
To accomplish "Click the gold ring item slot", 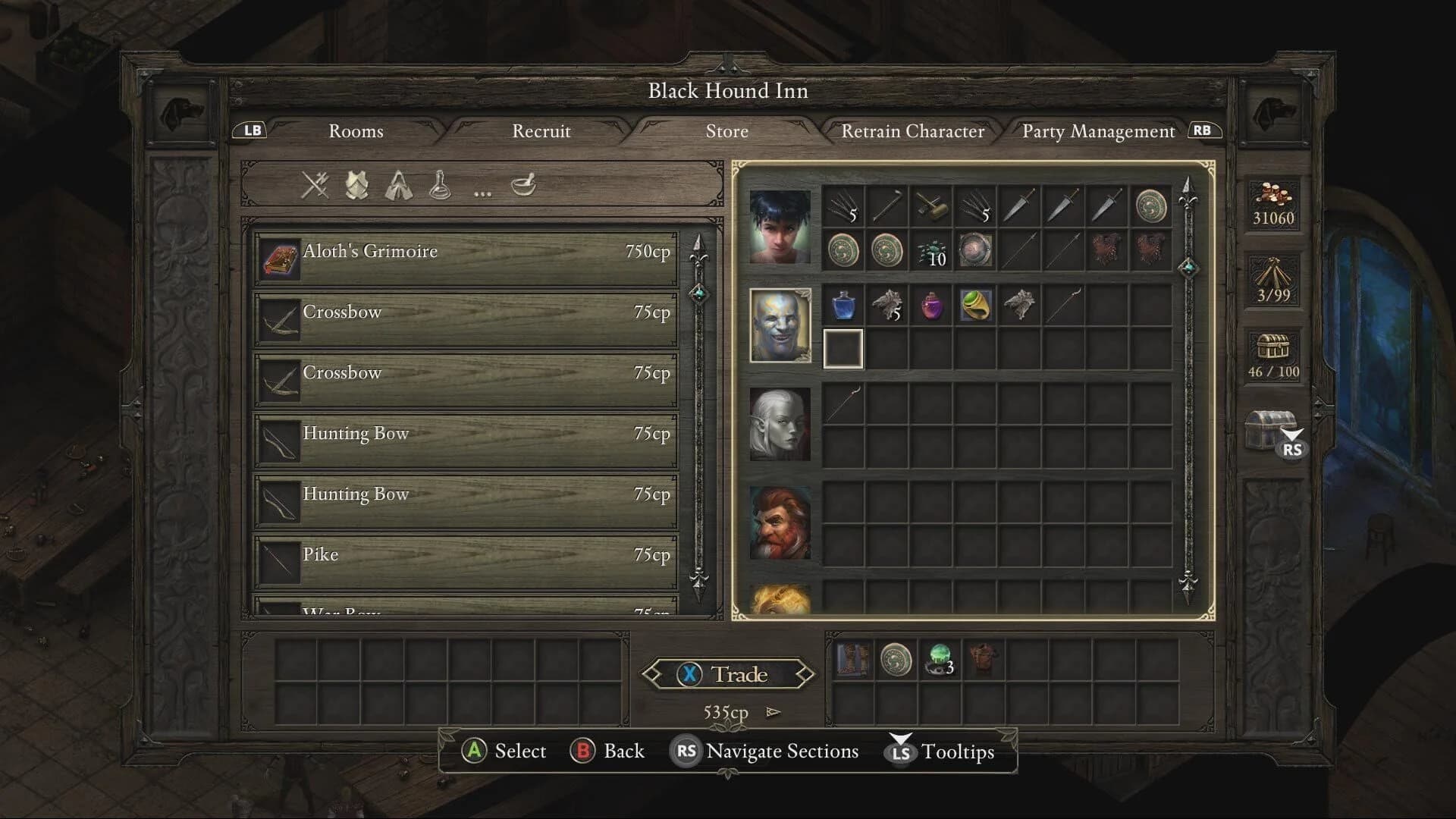I will point(976,305).
